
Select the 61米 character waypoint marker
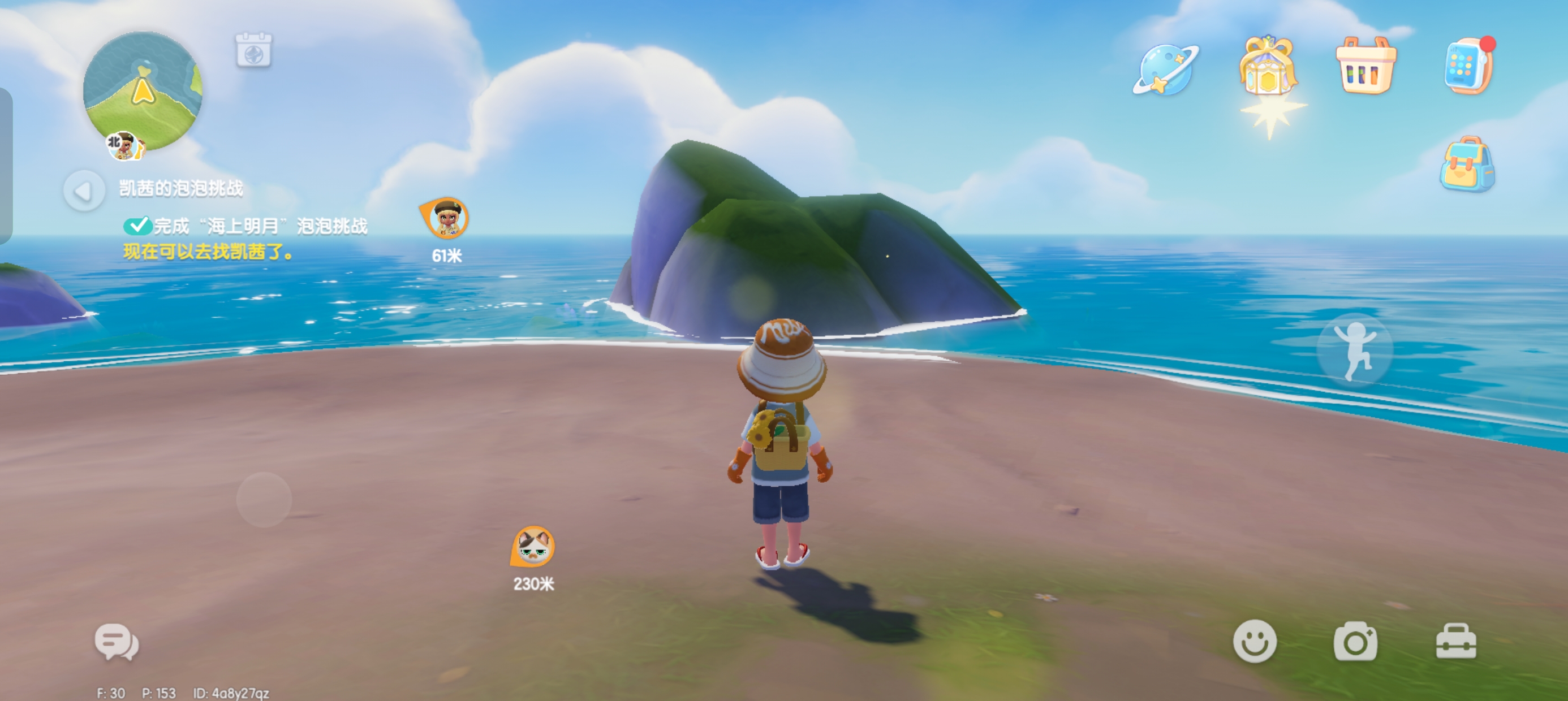[446, 219]
